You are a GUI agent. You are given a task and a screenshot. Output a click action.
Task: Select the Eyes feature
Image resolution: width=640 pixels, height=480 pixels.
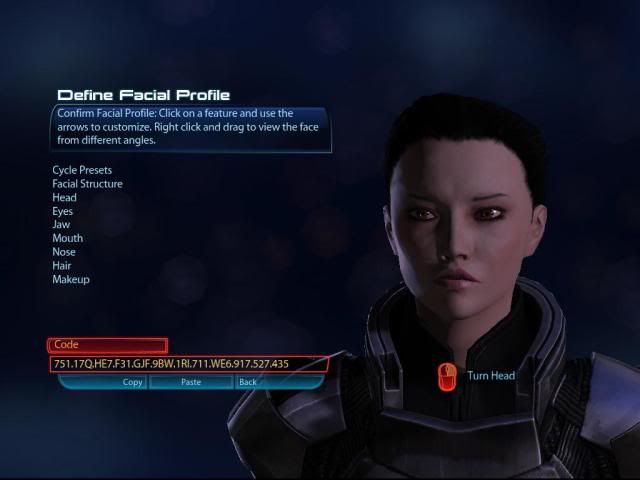coord(63,212)
